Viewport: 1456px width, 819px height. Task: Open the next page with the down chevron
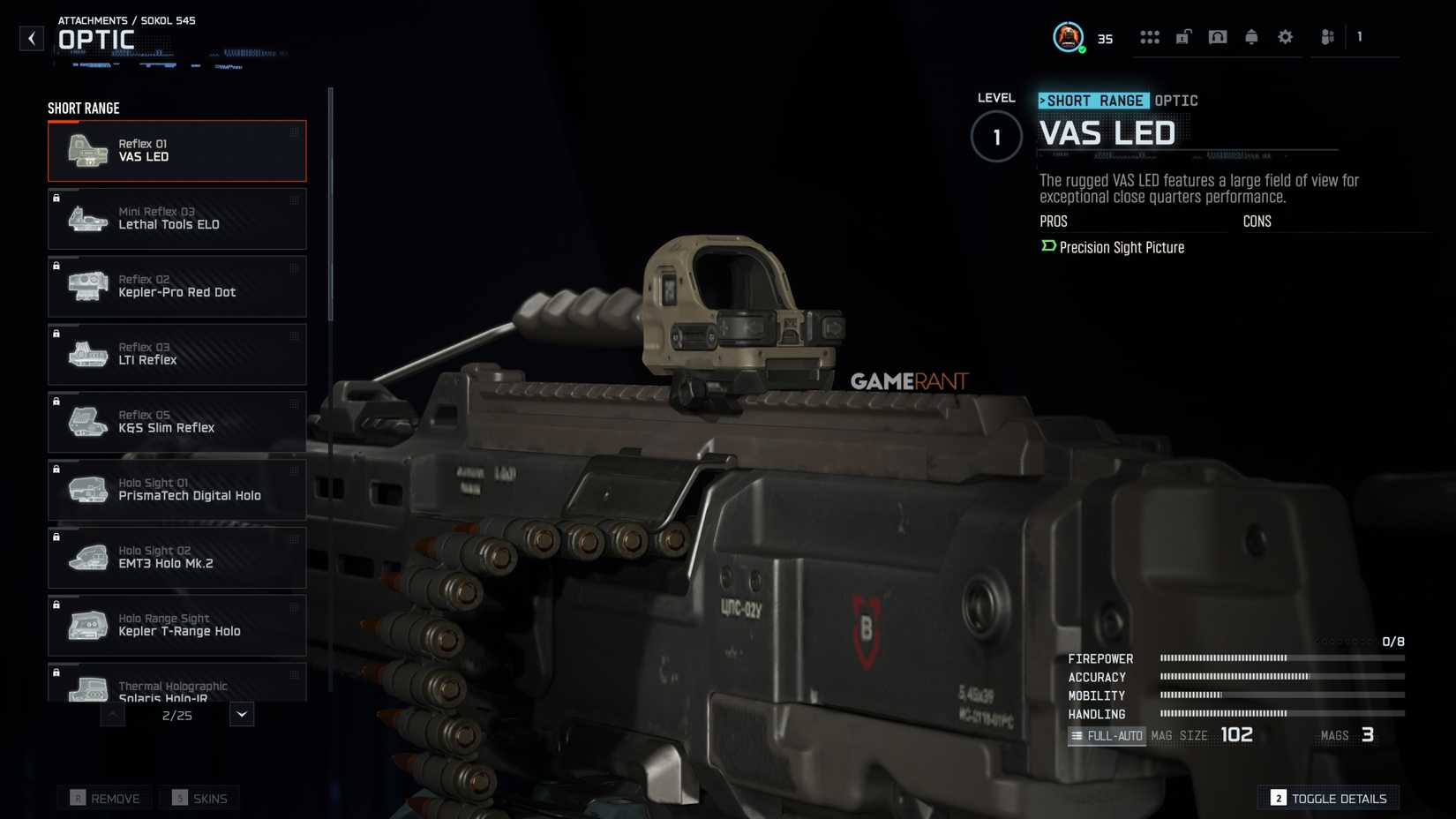239,714
